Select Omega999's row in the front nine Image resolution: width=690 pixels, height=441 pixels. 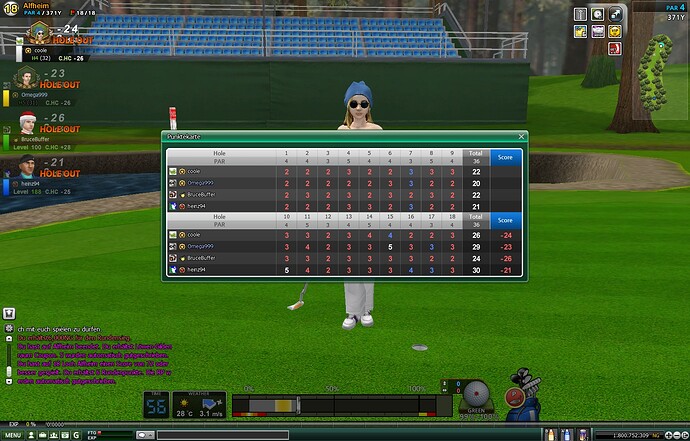click(x=330, y=183)
